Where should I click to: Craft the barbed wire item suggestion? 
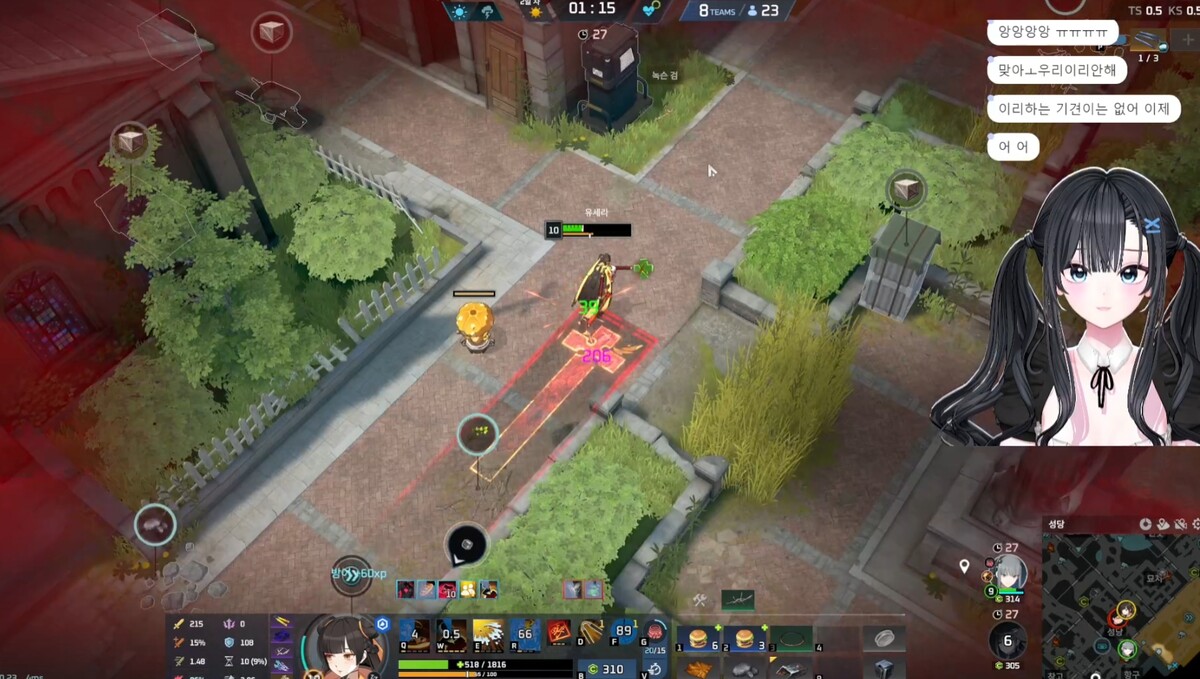tap(738, 600)
